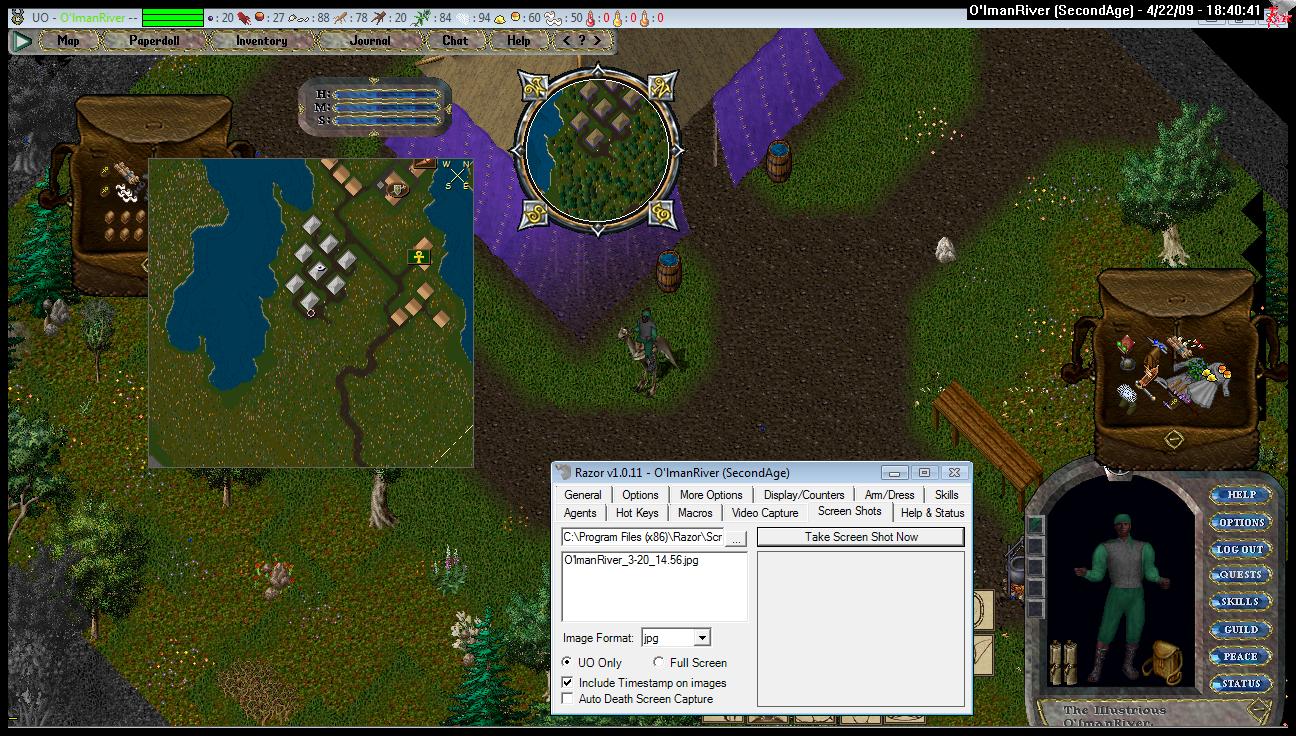
Task: Switch to the Razor General tab
Action: tap(582, 495)
